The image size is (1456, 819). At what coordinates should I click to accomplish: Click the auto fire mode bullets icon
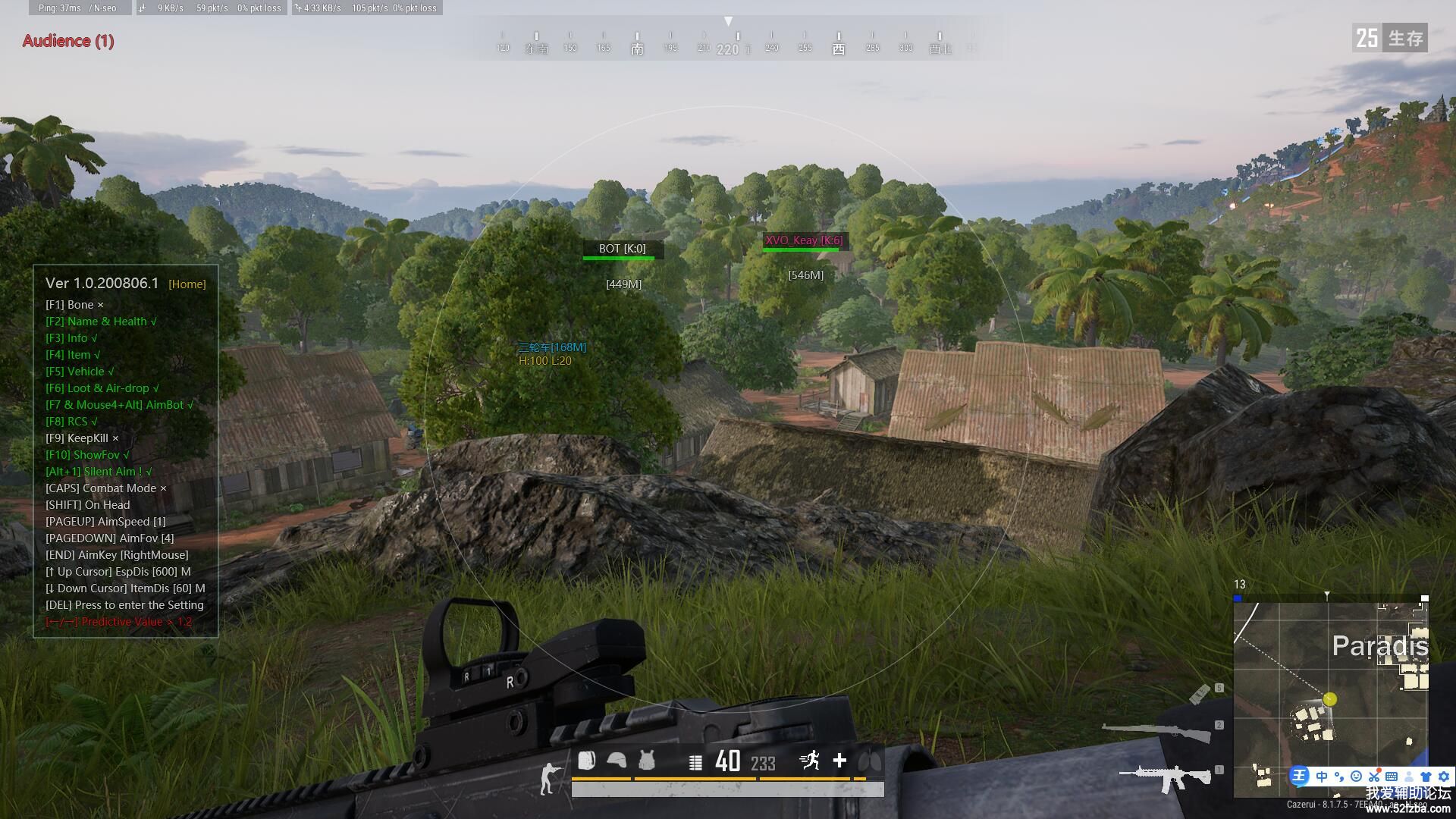(x=695, y=762)
